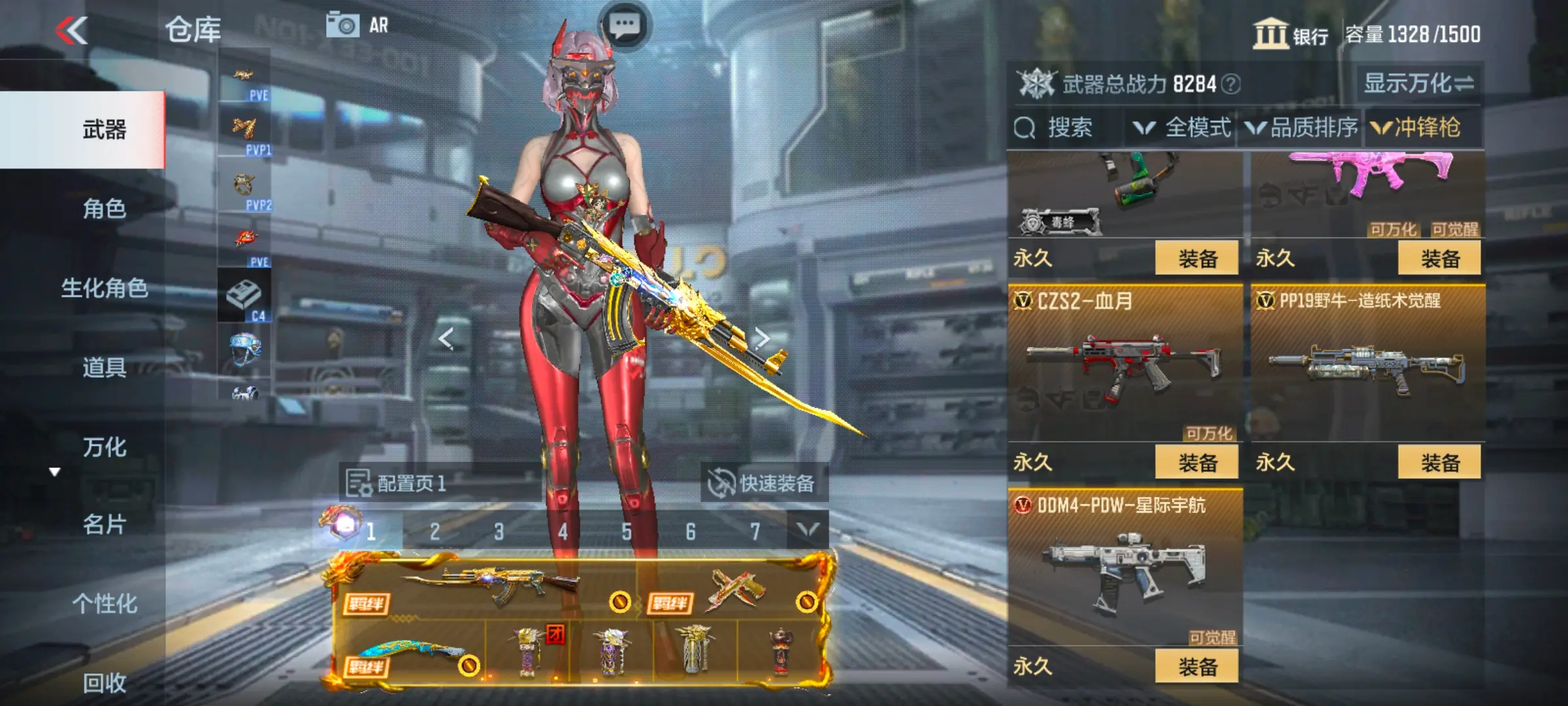Open the 品质排序 sort dropdown
Screen dimensions: 1568x706
click(1303, 127)
